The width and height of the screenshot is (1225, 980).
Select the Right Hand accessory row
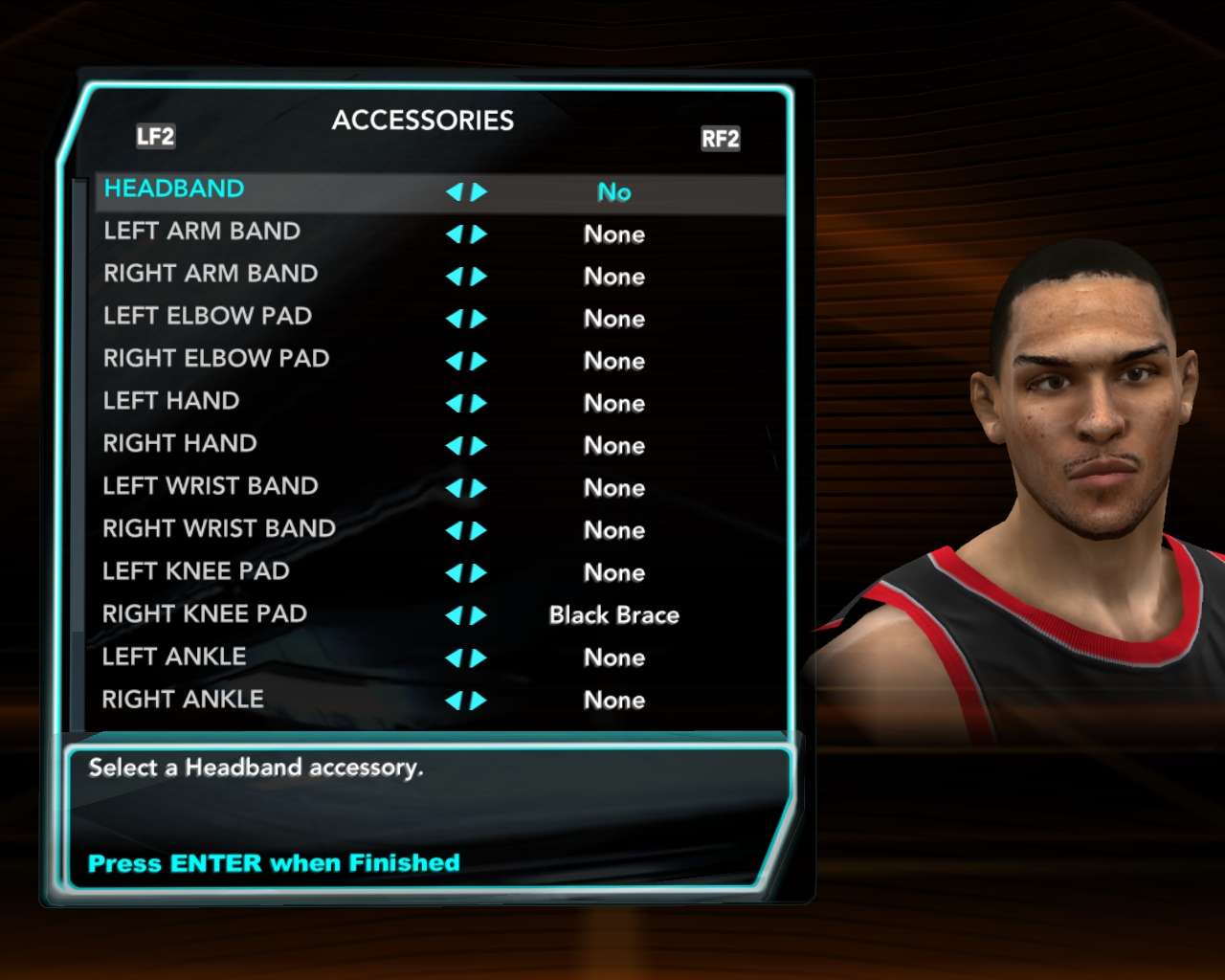[180, 444]
